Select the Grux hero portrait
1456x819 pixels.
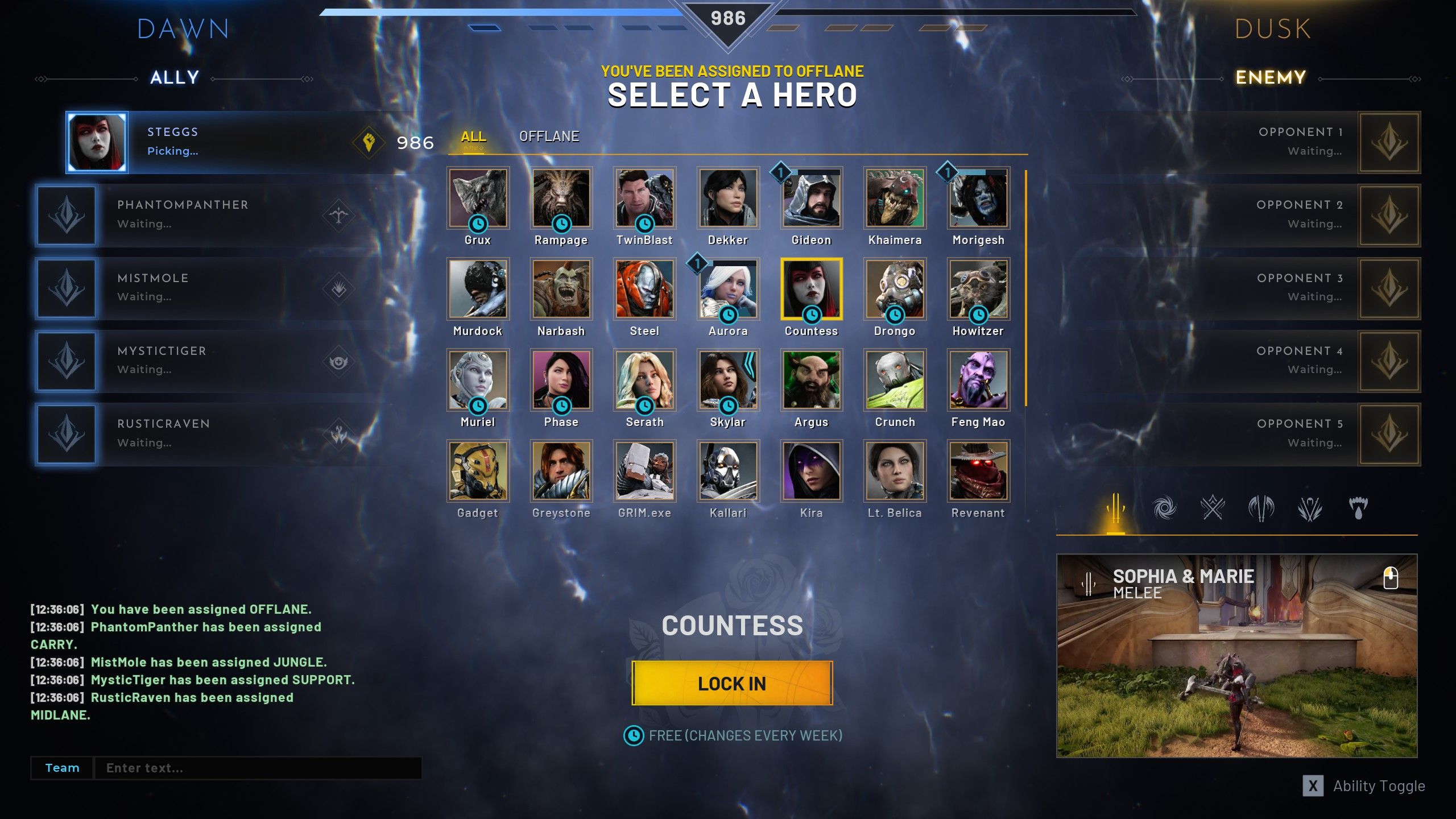[x=478, y=198]
